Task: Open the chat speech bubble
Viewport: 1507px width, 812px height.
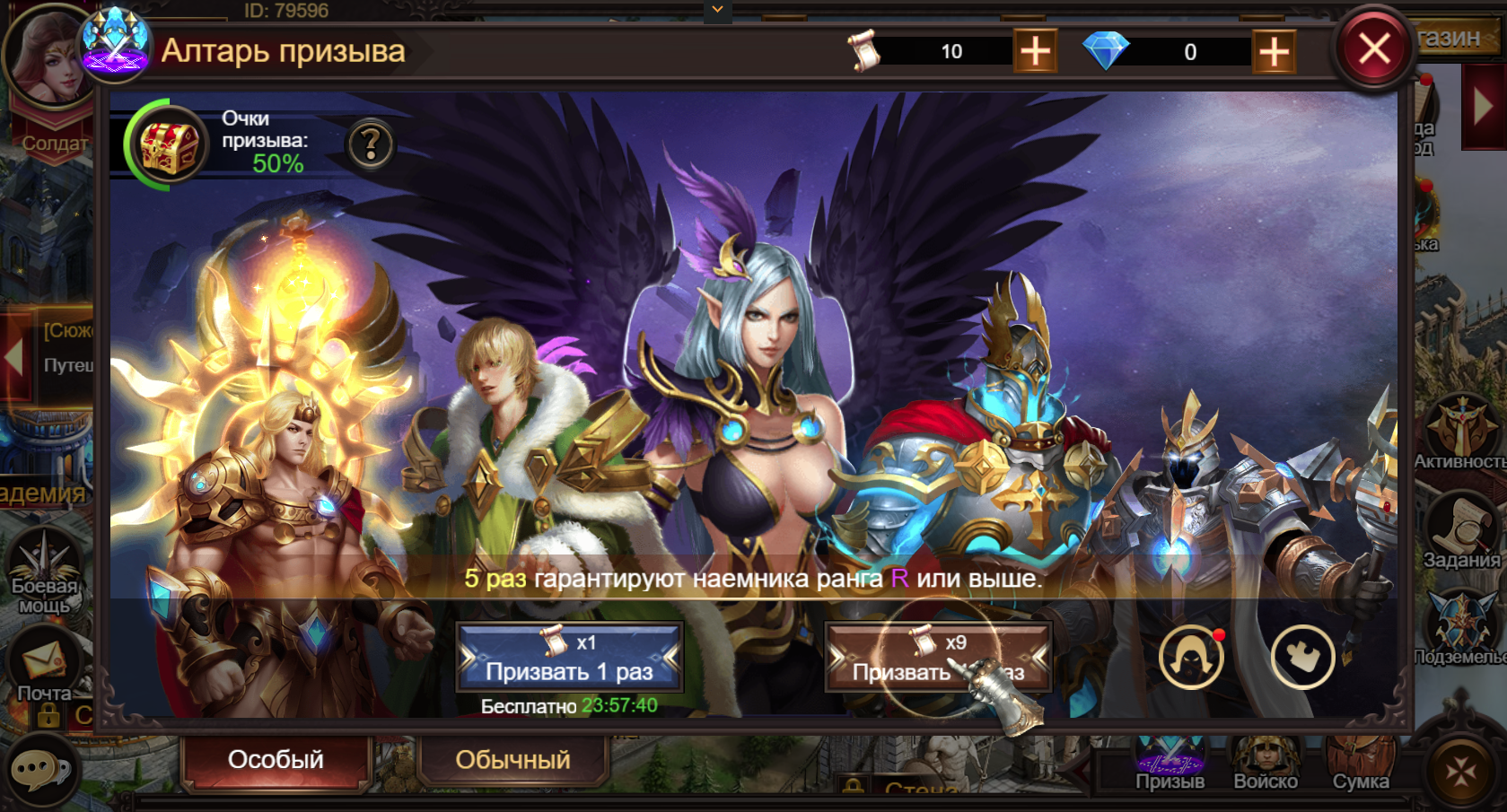Action: [x=39, y=770]
